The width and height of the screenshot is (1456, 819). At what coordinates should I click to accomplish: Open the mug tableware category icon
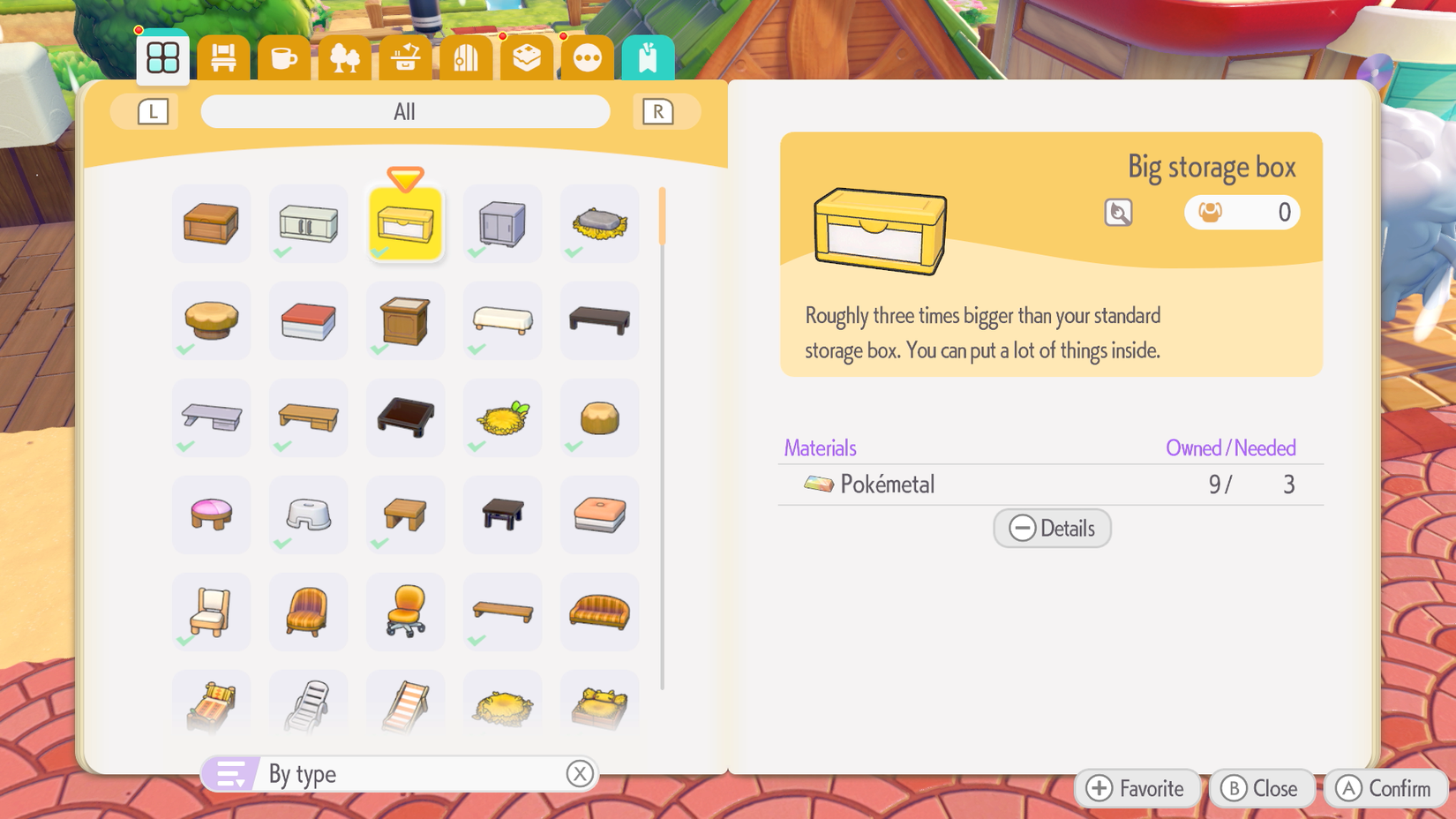point(284,56)
